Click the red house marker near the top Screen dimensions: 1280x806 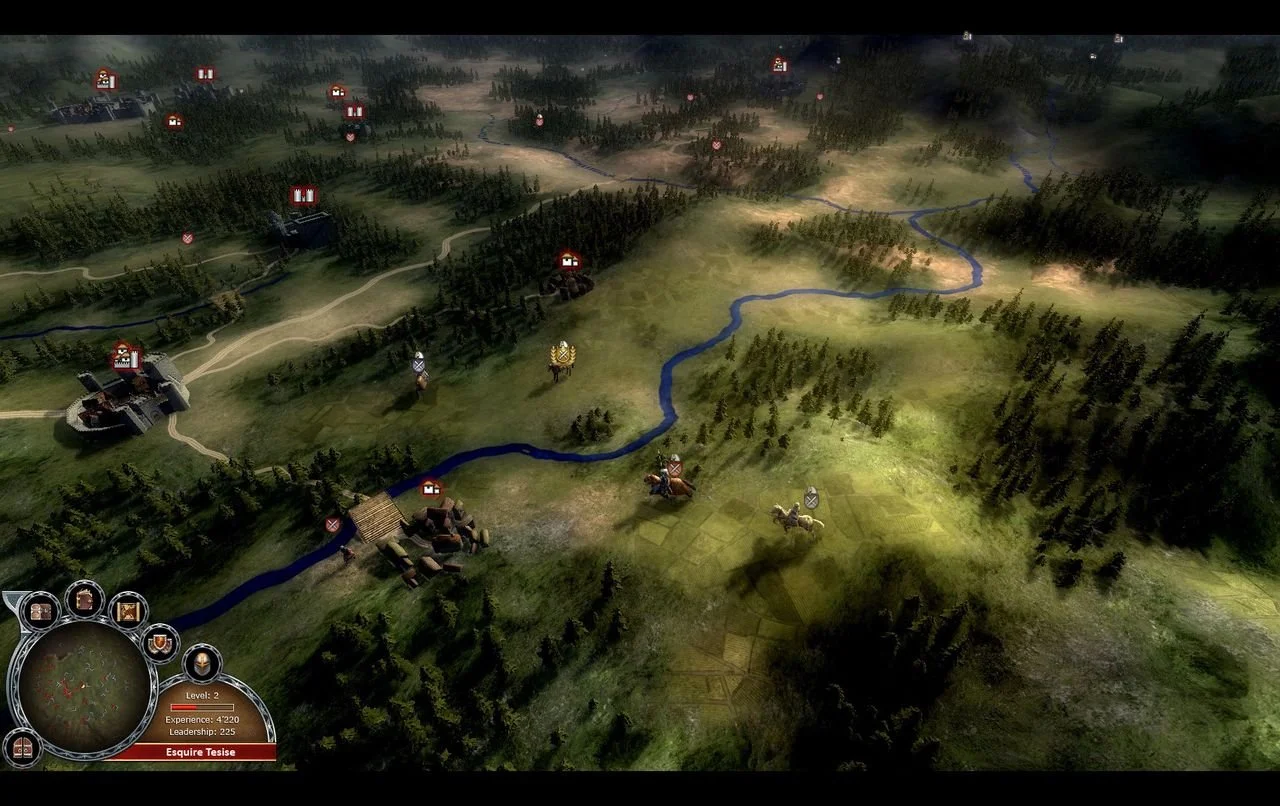[x=339, y=92]
